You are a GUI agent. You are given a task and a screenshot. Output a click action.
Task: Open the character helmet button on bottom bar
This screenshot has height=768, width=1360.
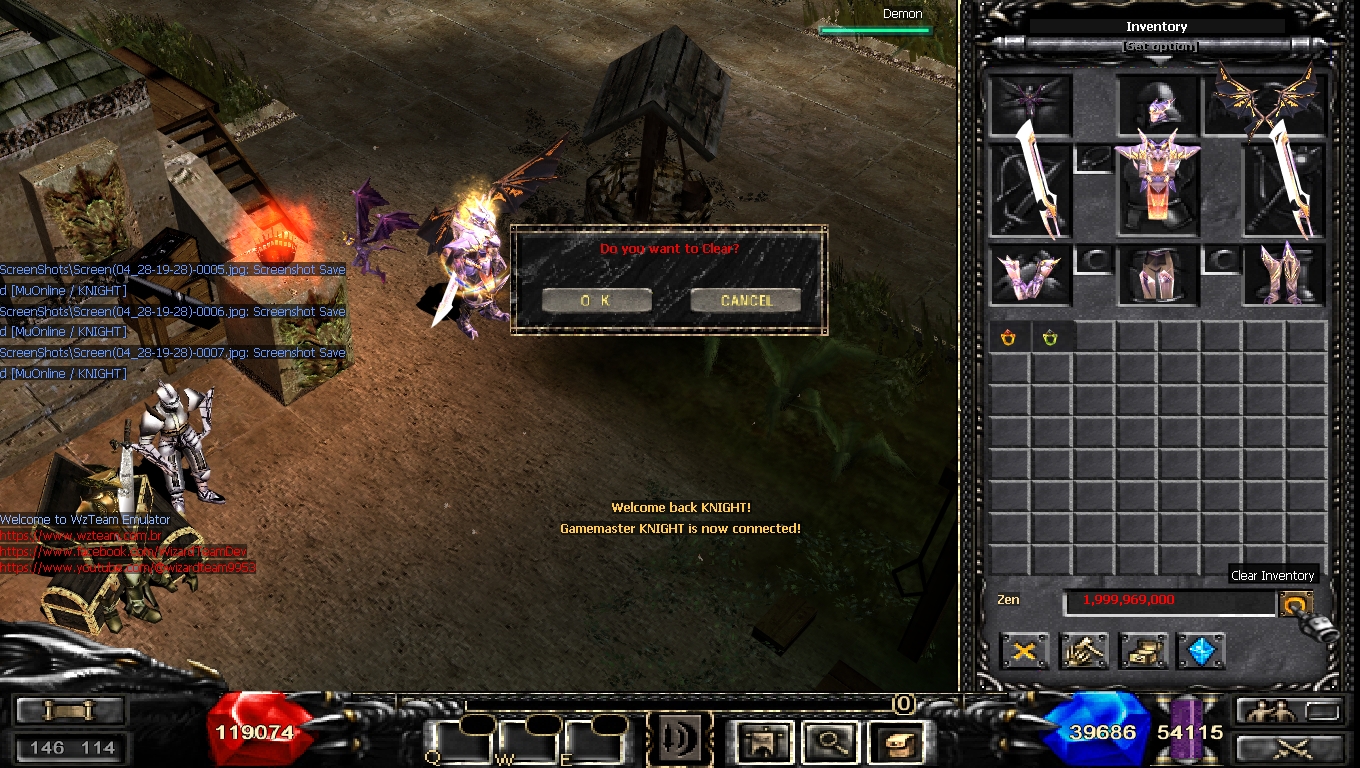coord(763,741)
